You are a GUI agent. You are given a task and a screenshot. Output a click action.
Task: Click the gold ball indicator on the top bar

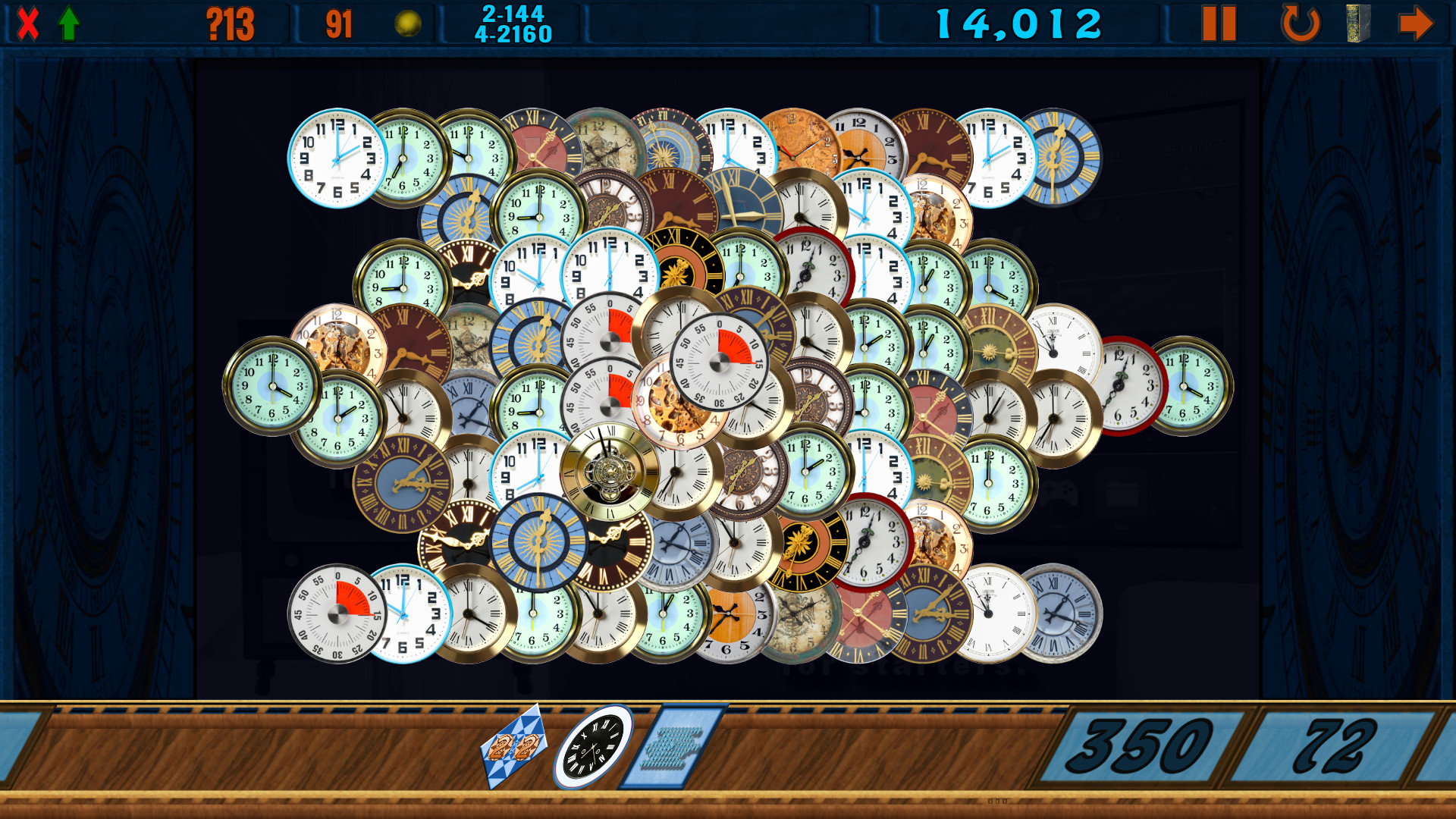[406, 22]
